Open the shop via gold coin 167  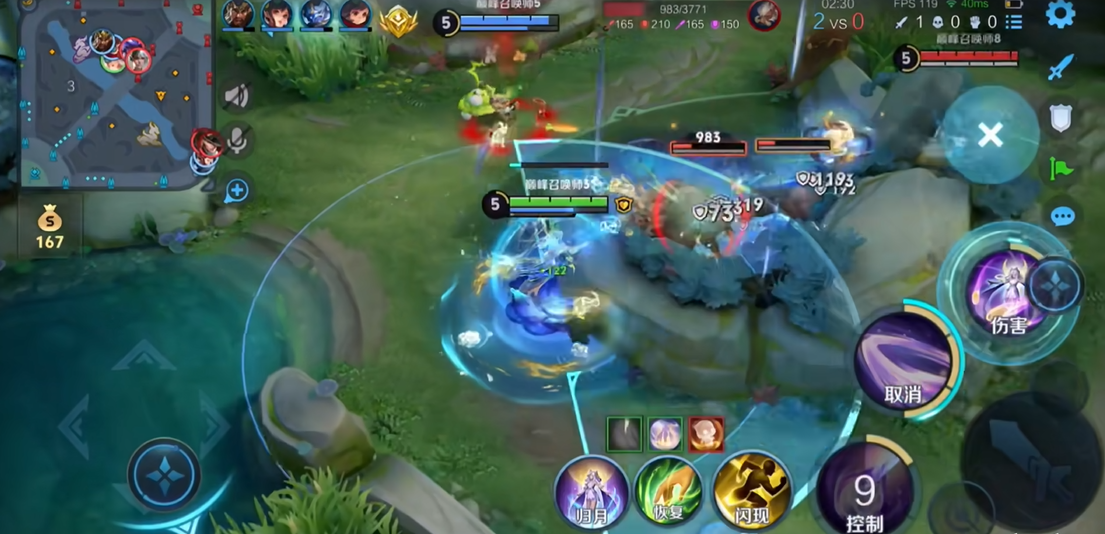coord(49,227)
